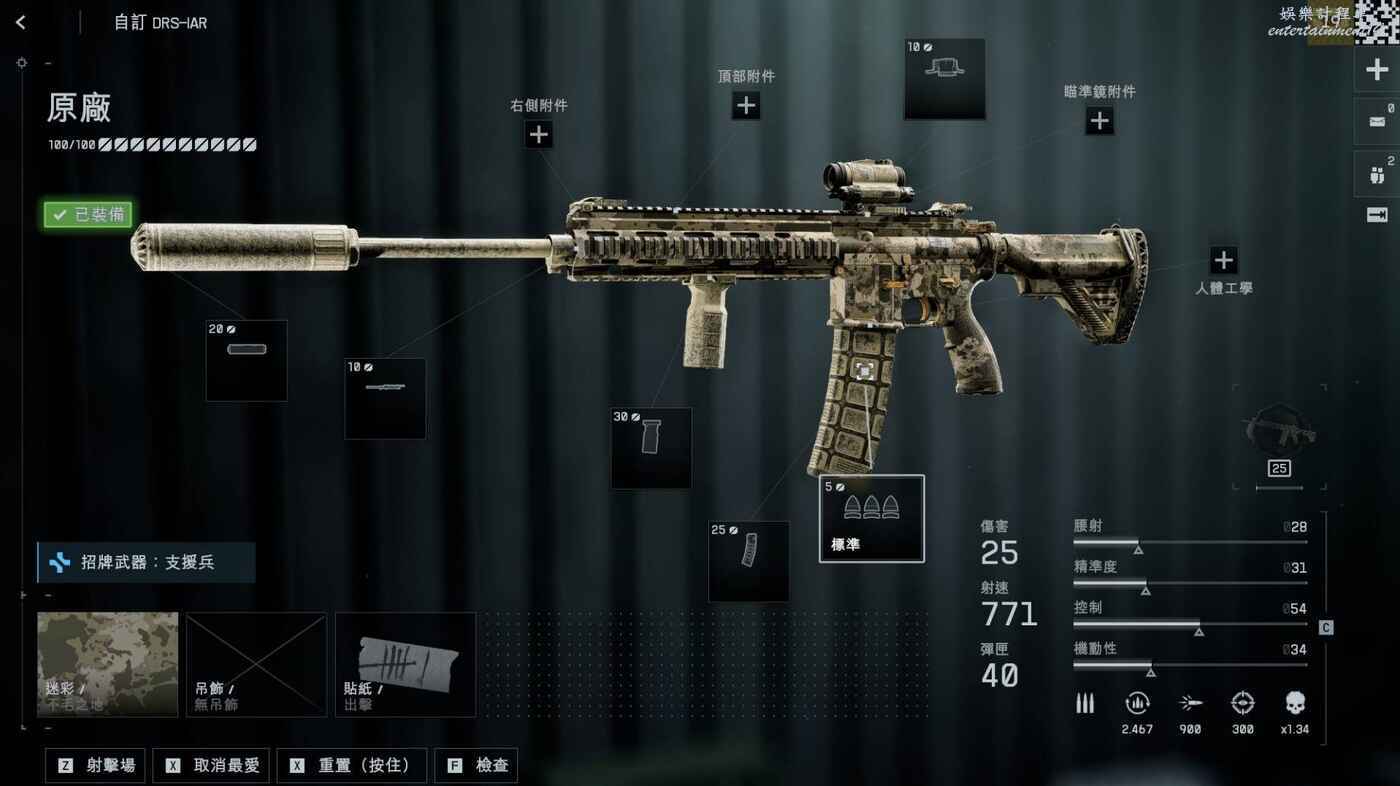Add a scope accessory (瞄準鏡附件)
The height and width of the screenshot is (786, 1400).
coord(1099,121)
